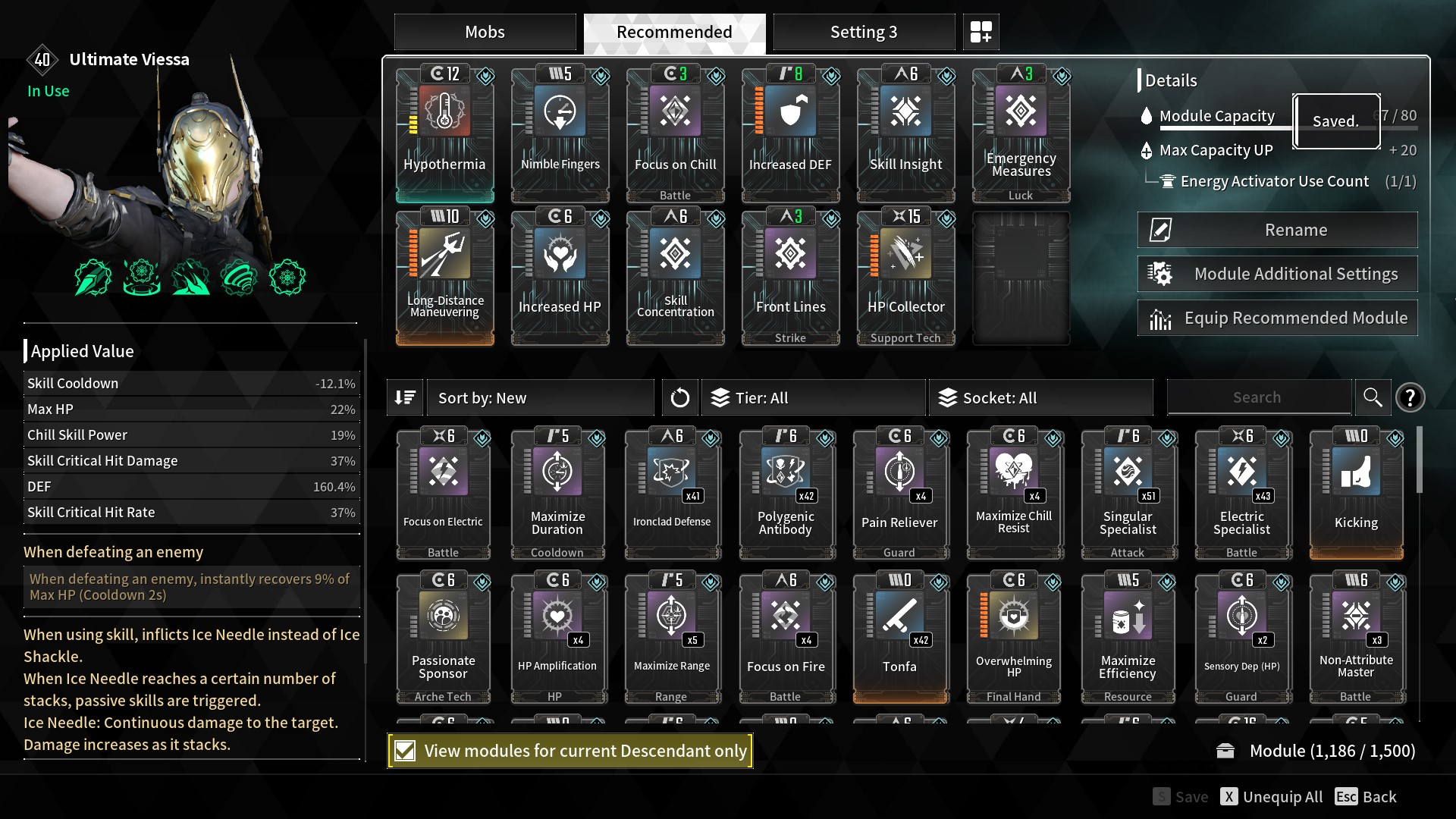Switch to the Mobs preset tab
The width and height of the screenshot is (1456, 819).
(x=485, y=32)
